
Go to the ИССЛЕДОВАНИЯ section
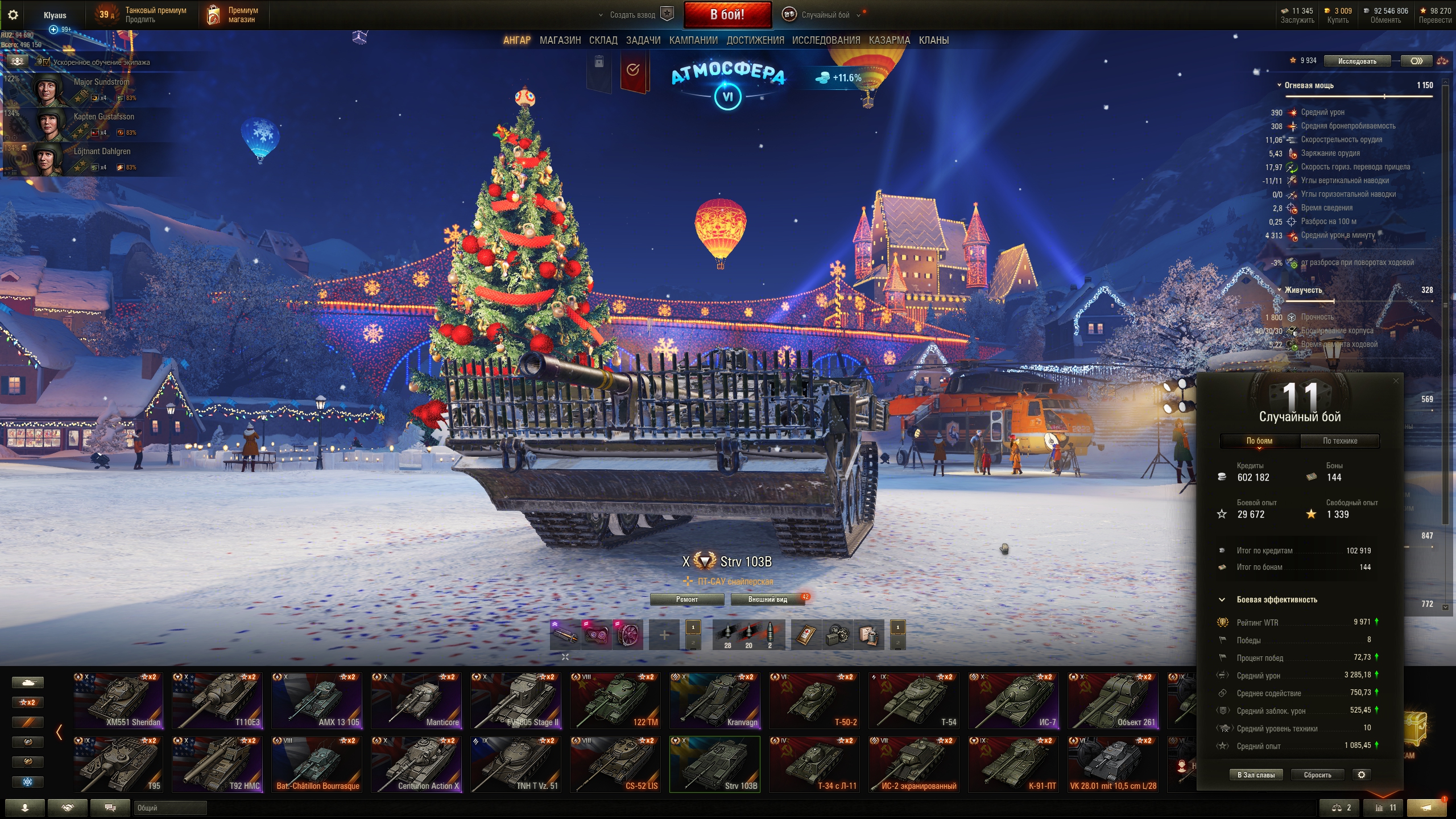click(x=826, y=40)
